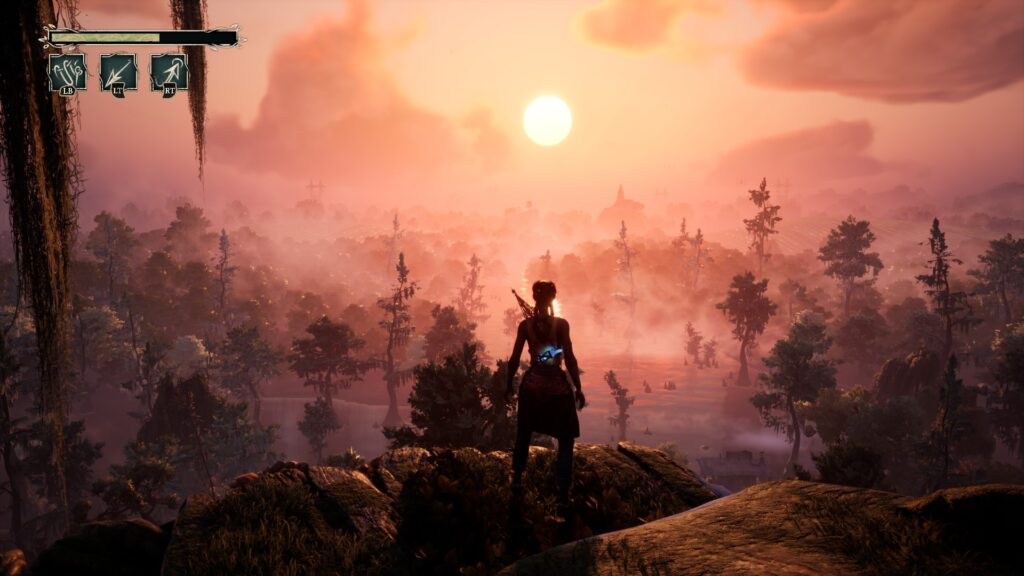Activate the swirling vines ability icon
This screenshot has width=1024, height=576.
[67, 73]
